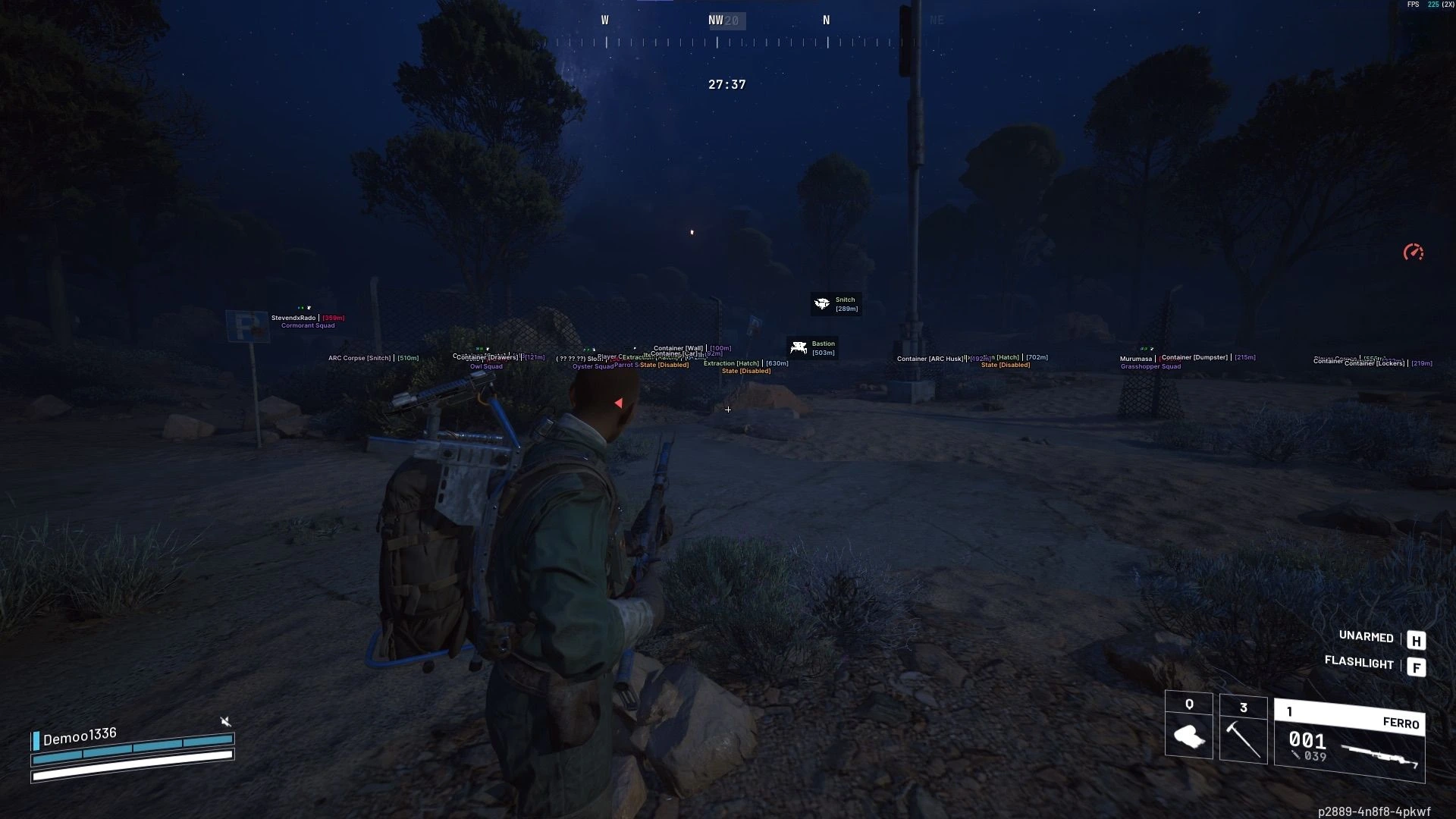Toggle the flashlight via the F keybind prompt
1456x819 pixels.
(x=1417, y=667)
